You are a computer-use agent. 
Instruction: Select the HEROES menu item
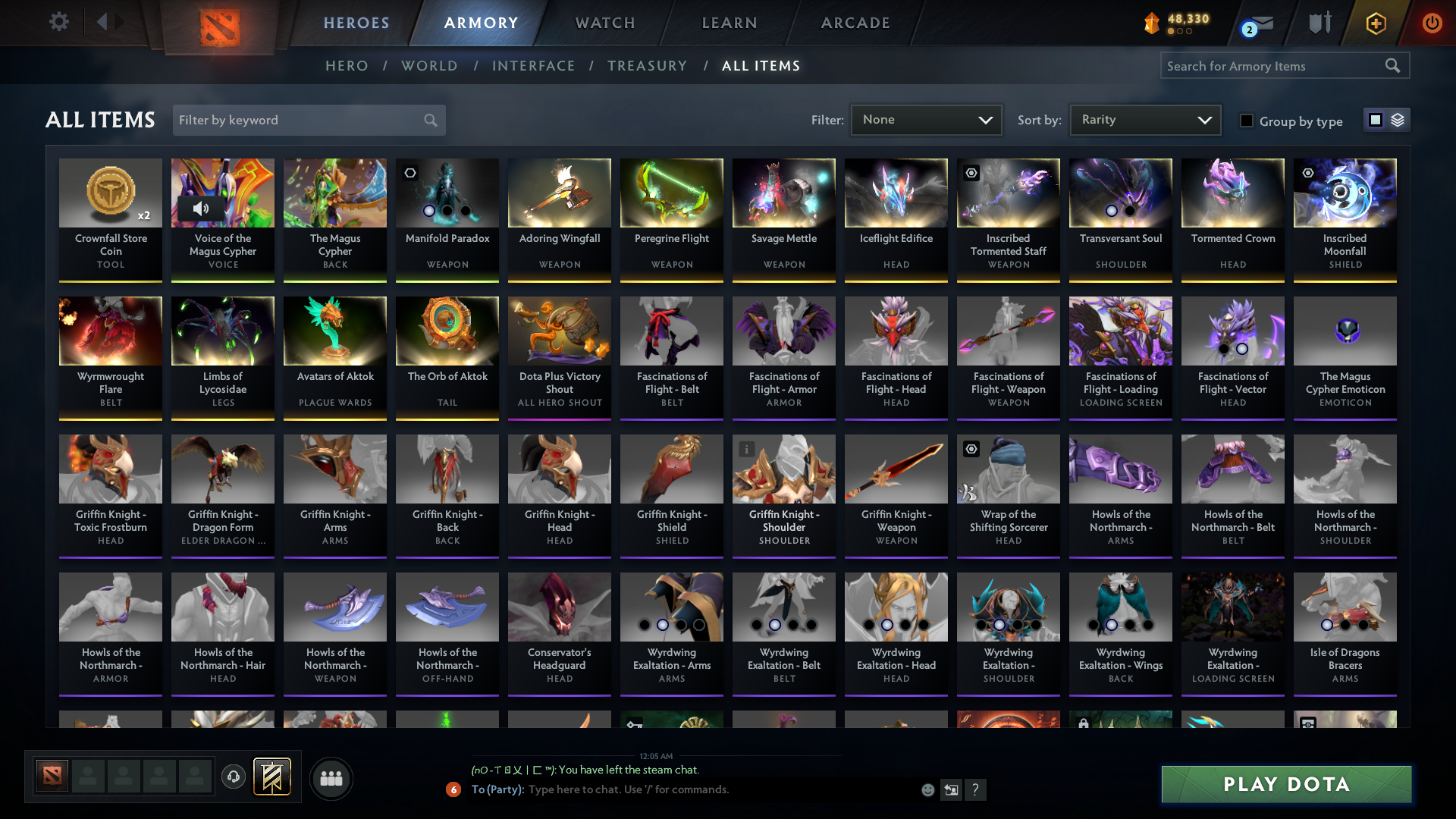pos(356,23)
